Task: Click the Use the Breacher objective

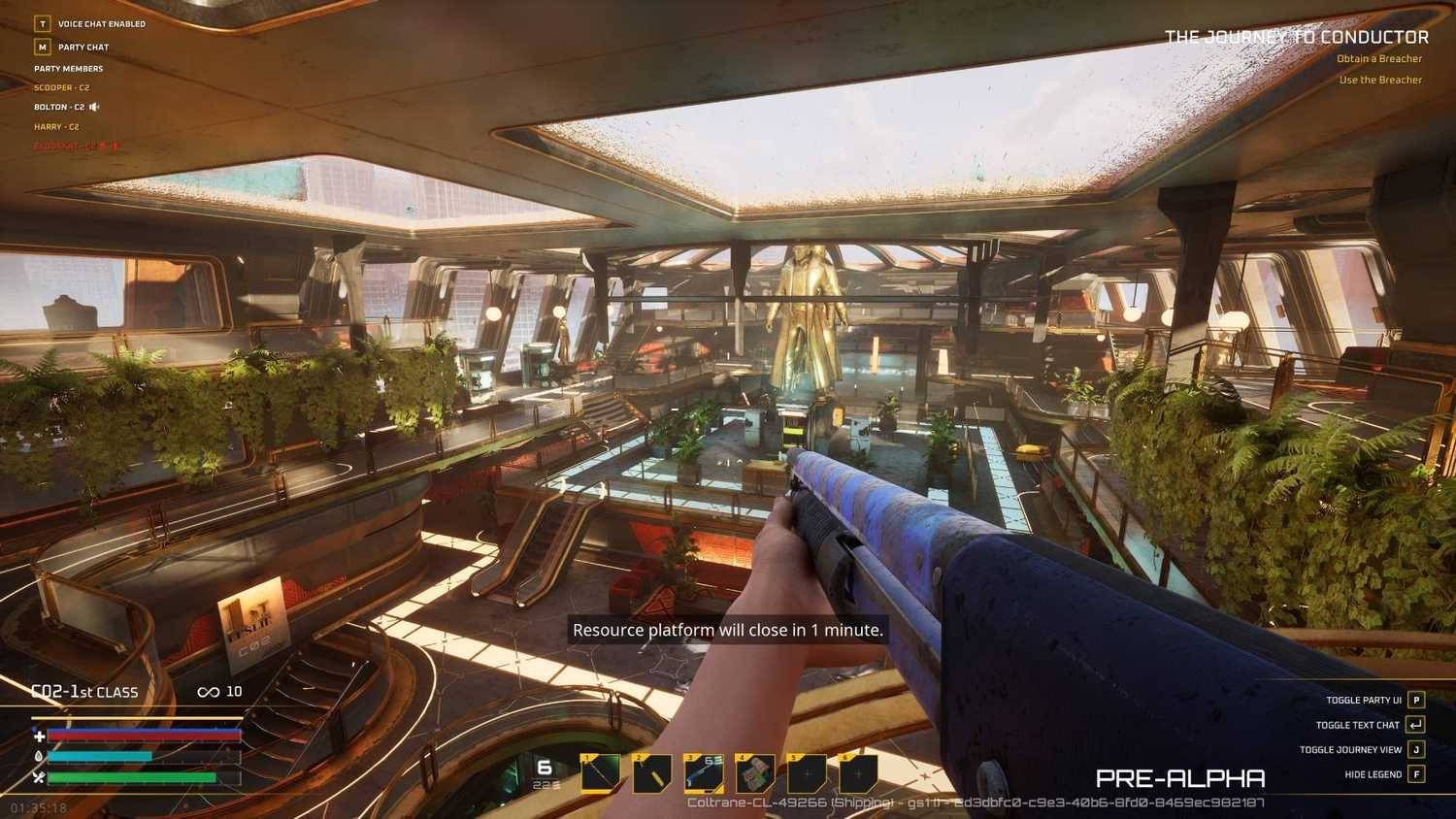Action: click(x=1380, y=81)
